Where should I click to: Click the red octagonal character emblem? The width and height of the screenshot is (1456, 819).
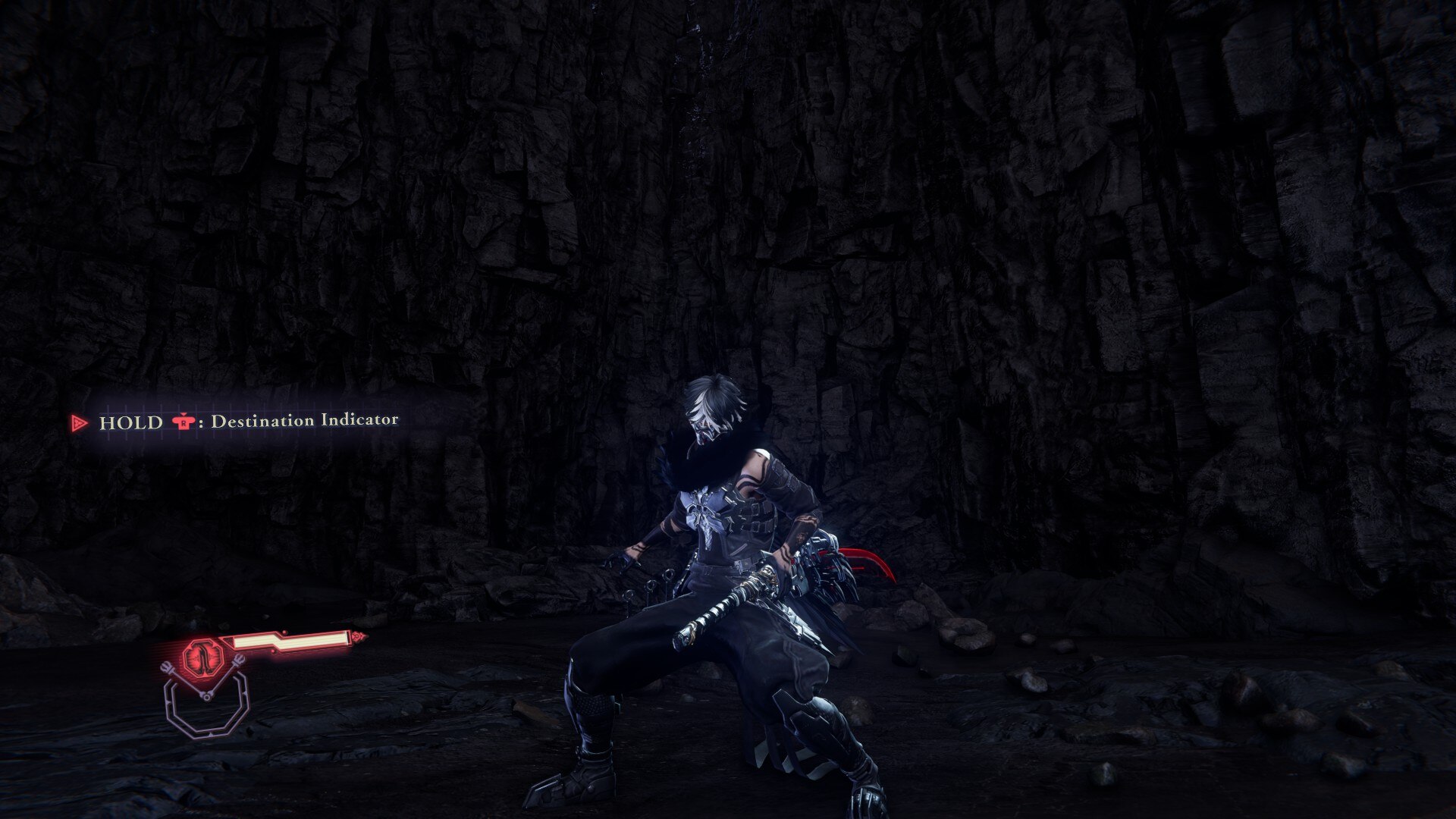click(204, 654)
